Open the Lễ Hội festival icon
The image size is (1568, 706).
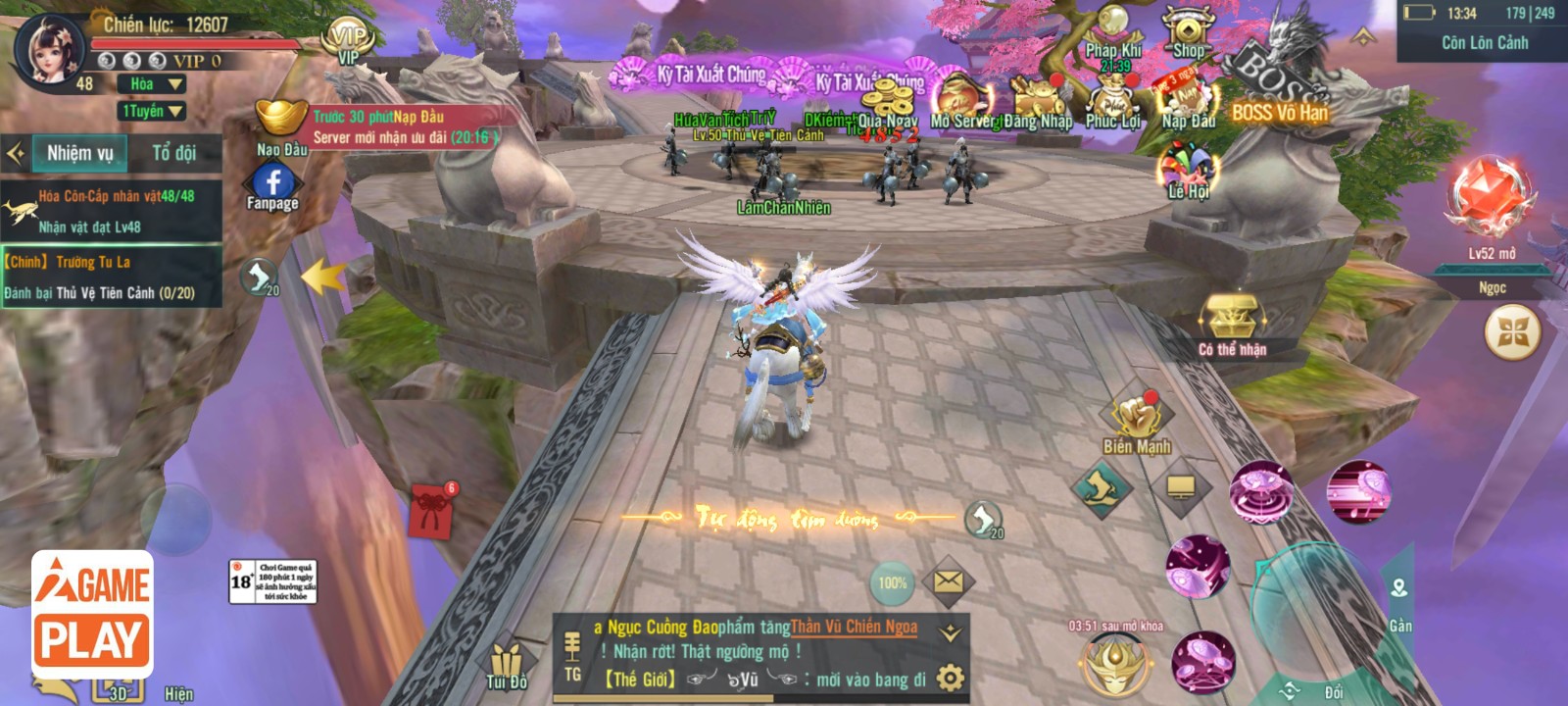(1188, 171)
